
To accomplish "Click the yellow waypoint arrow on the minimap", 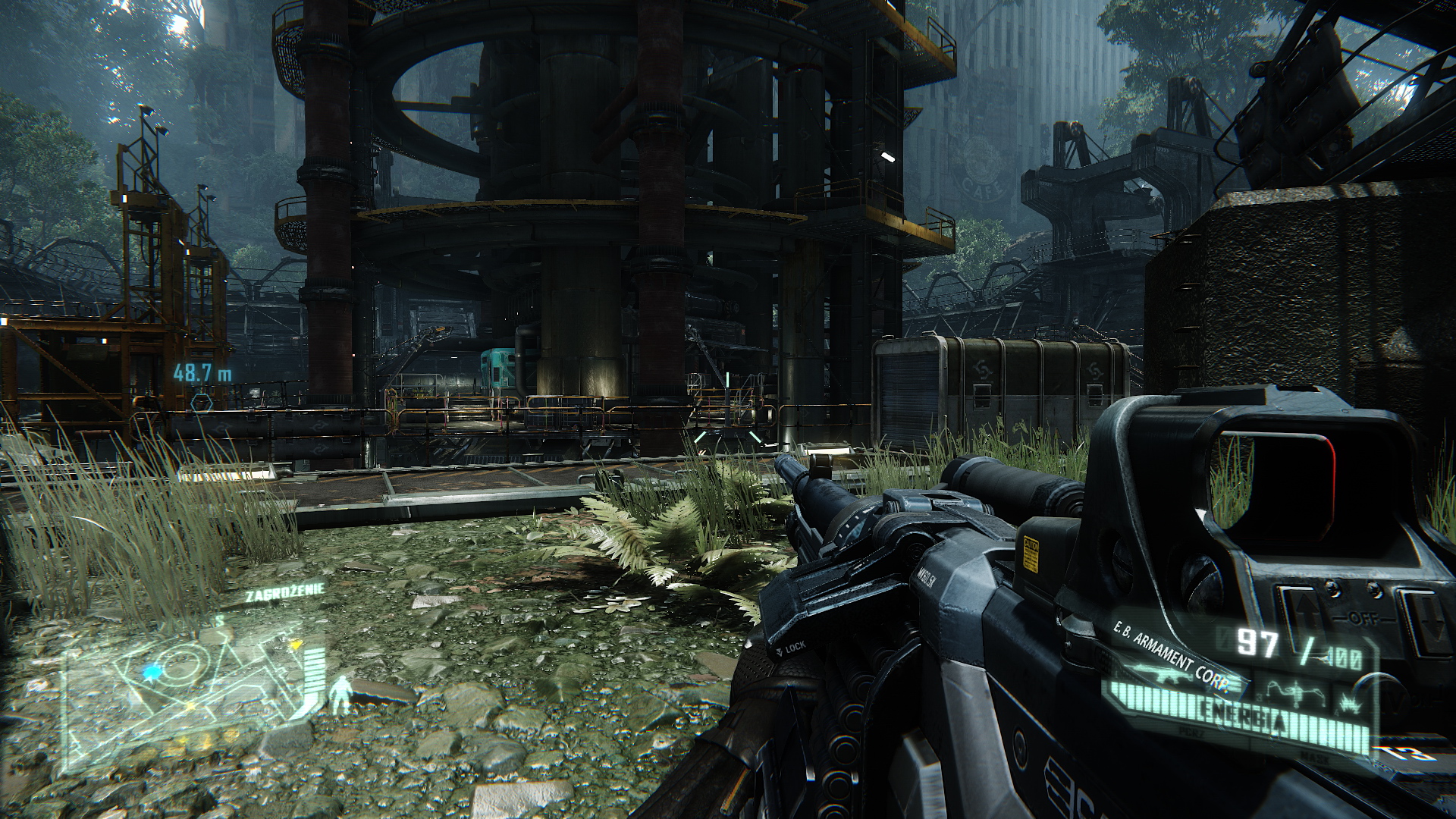I will click(295, 645).
